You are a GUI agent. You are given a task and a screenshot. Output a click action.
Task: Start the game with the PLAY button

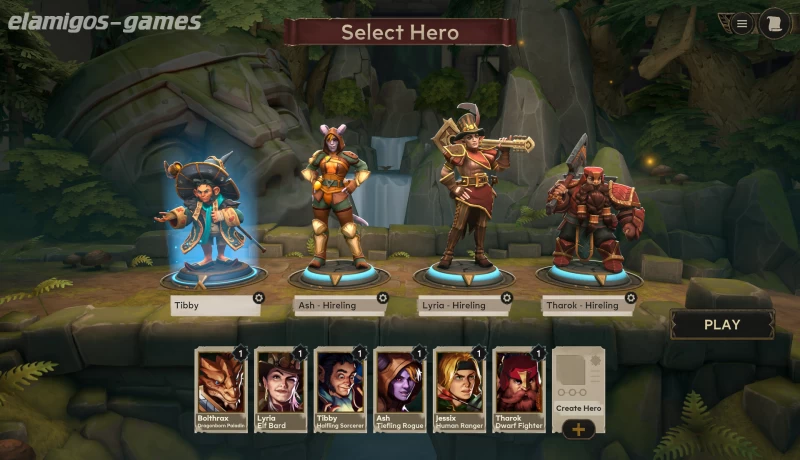[722, 324]
